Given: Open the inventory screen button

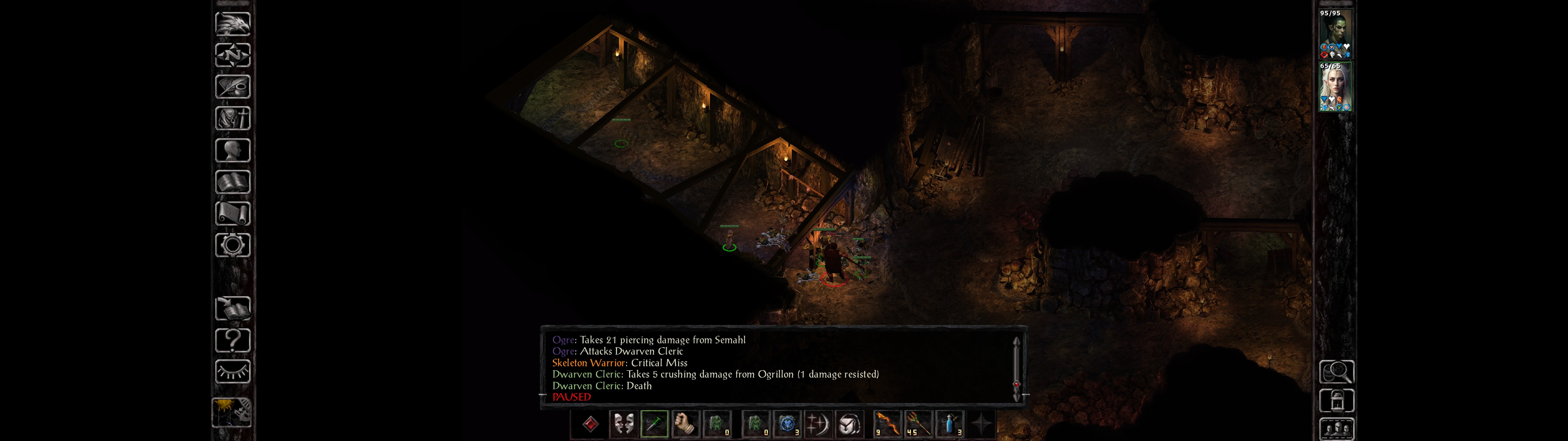Looking at the screenshot, I should coord(232,118).
